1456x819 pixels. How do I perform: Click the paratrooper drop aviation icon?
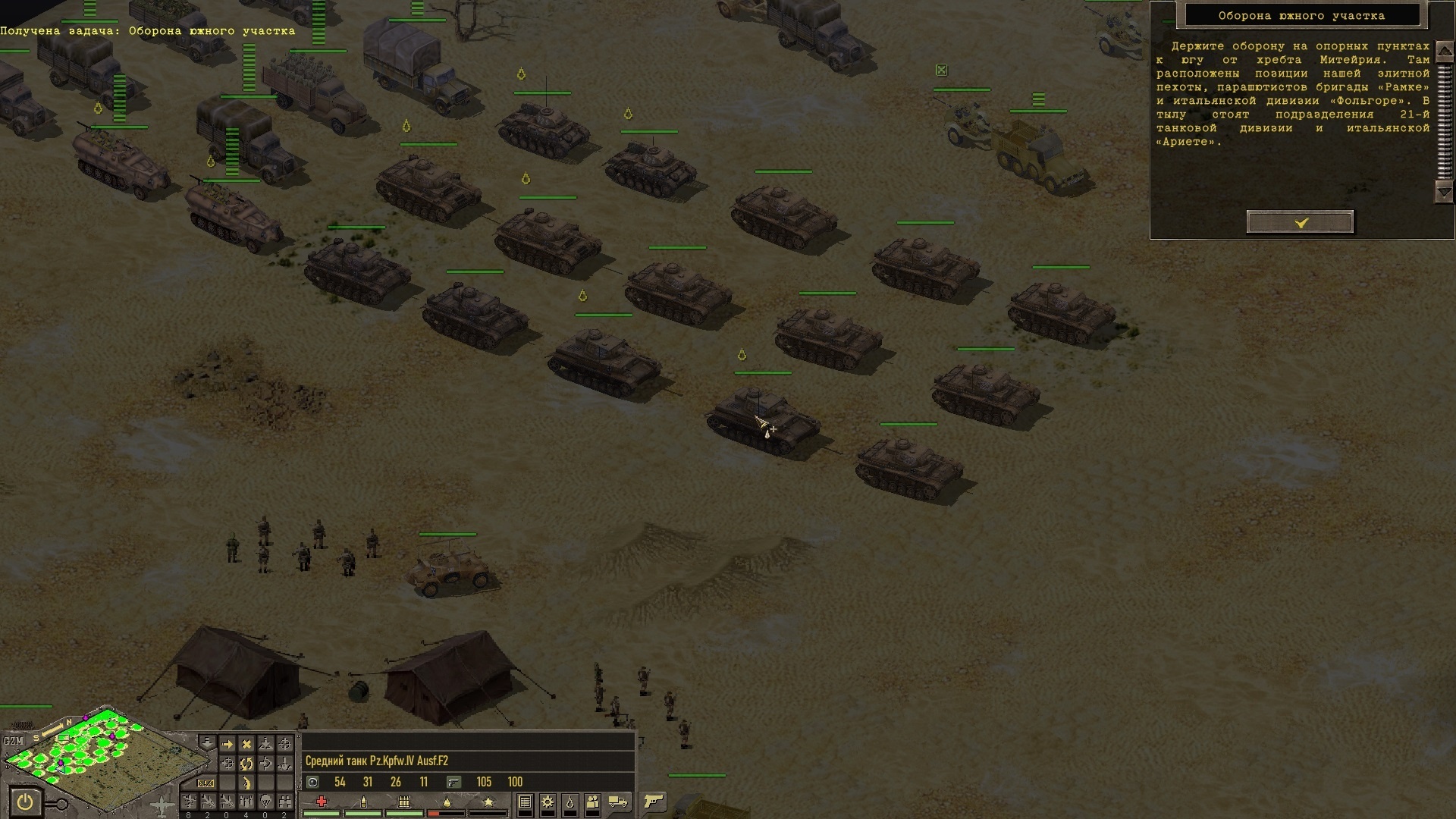point(265,802)
